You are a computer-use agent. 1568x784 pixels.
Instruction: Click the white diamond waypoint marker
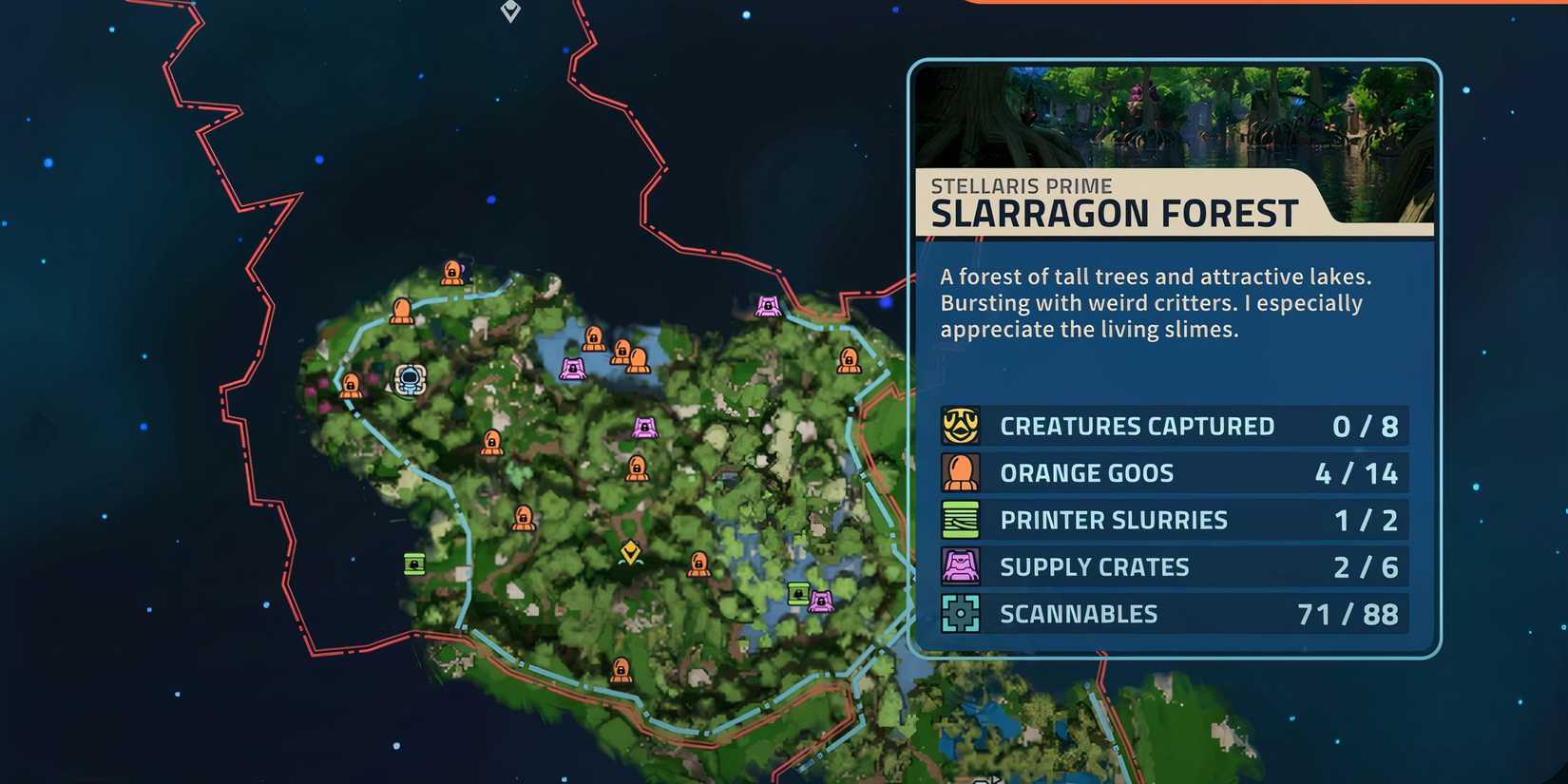[x=510, y=10]
